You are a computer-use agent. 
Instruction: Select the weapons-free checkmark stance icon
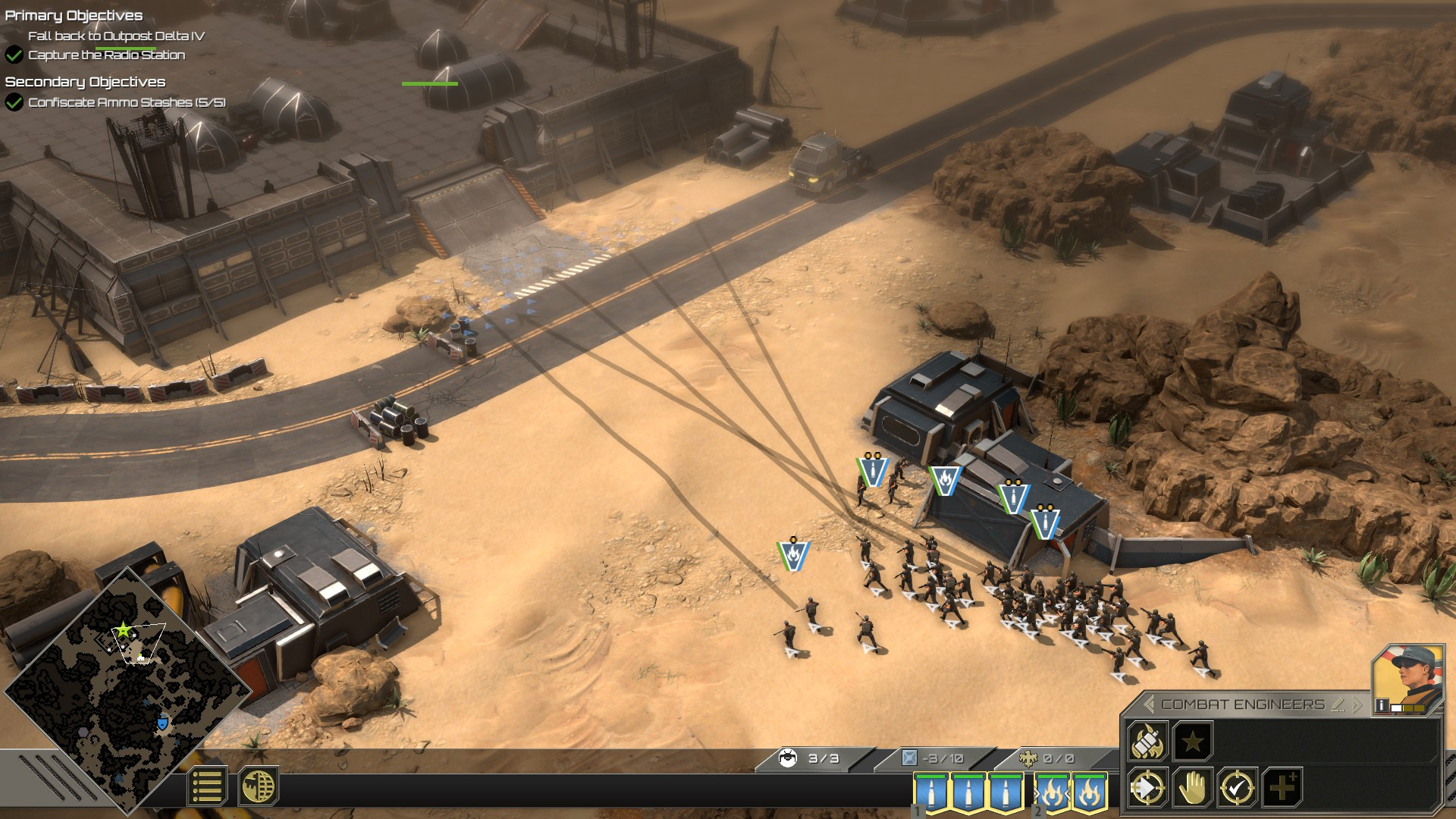point(1236,789)
